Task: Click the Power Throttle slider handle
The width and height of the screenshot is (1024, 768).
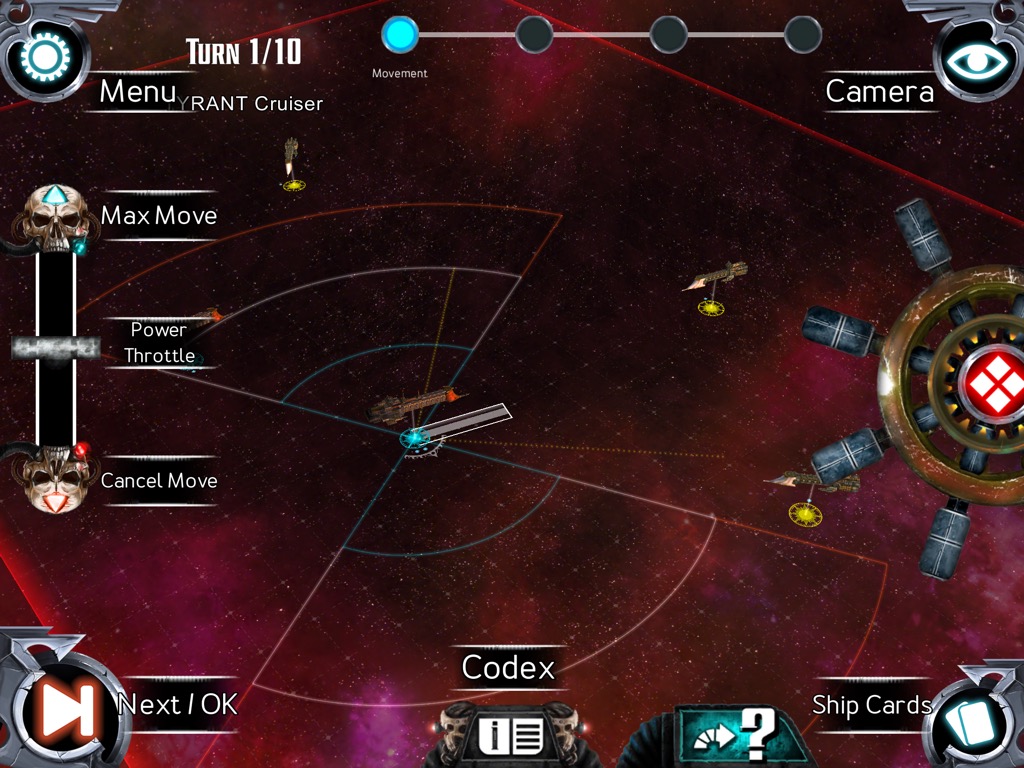Action: pos(56,347)
